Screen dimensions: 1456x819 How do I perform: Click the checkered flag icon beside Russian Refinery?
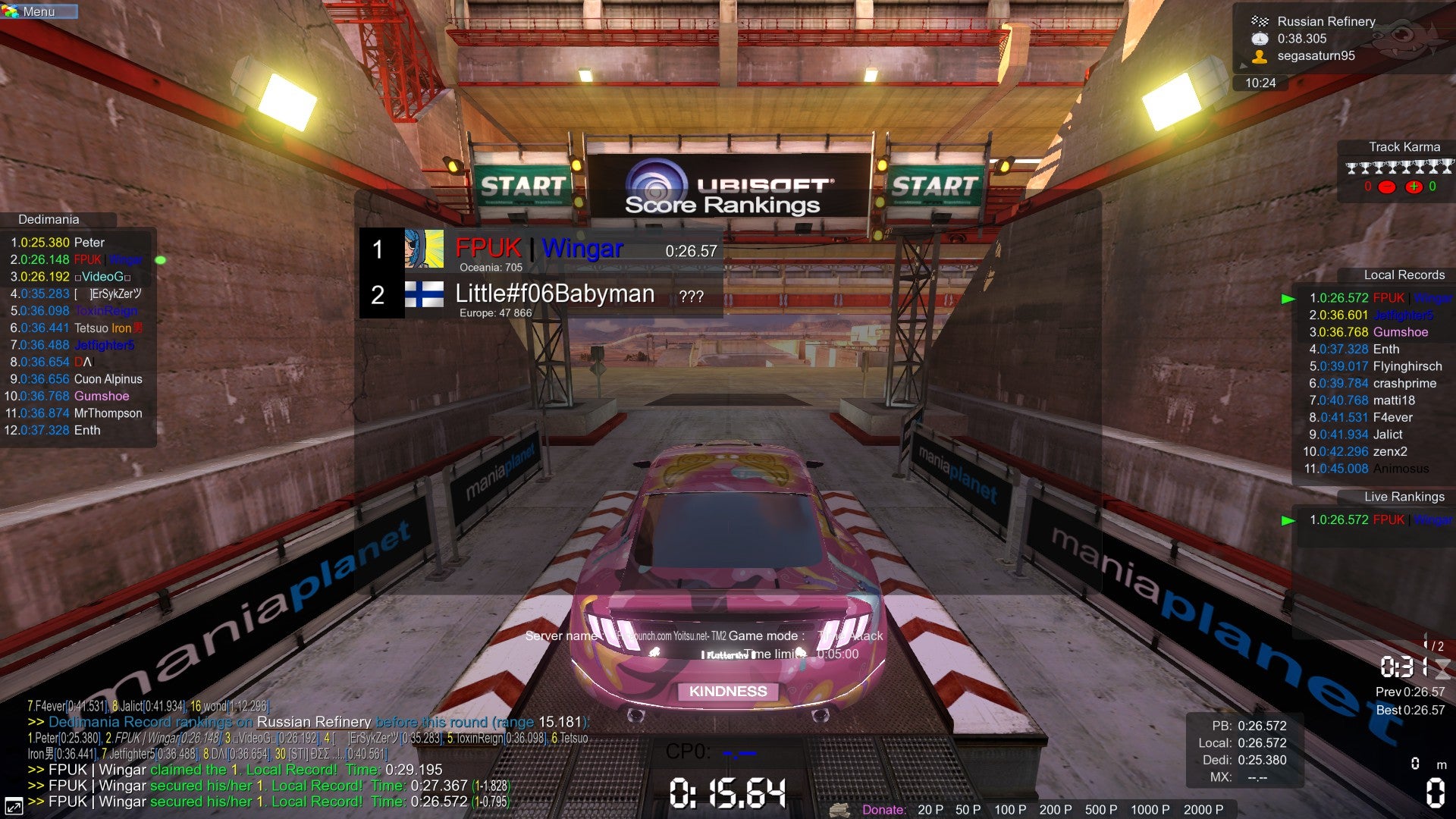[1261, 21]
